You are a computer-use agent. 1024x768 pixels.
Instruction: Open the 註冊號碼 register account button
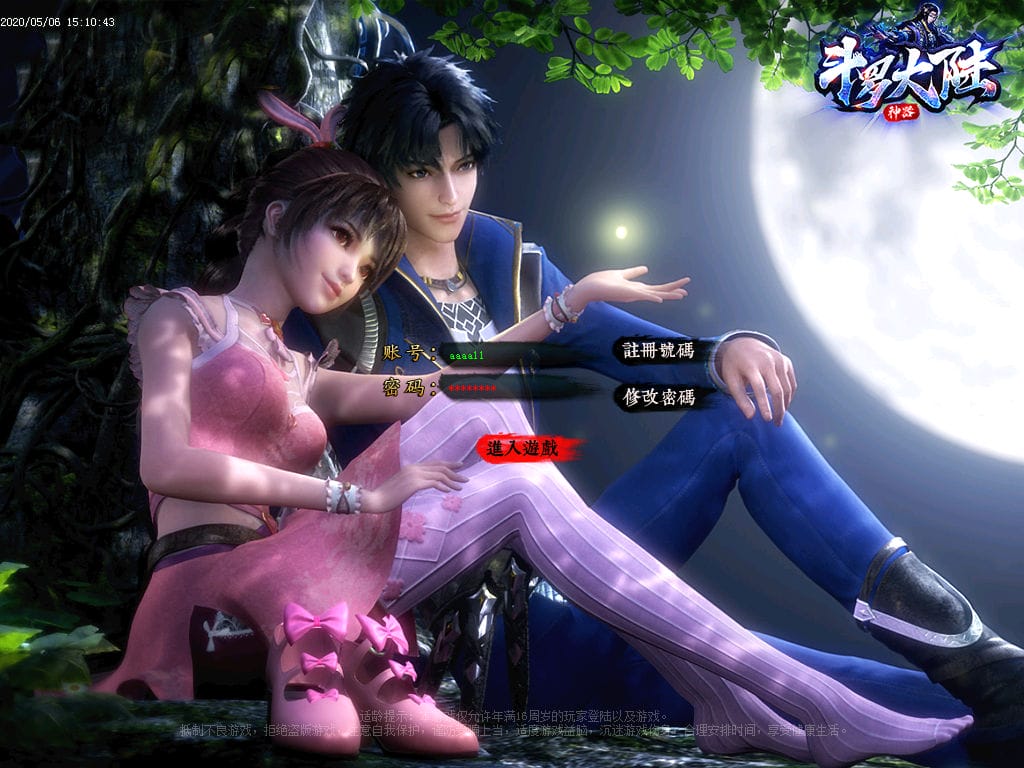pos(658,351)
